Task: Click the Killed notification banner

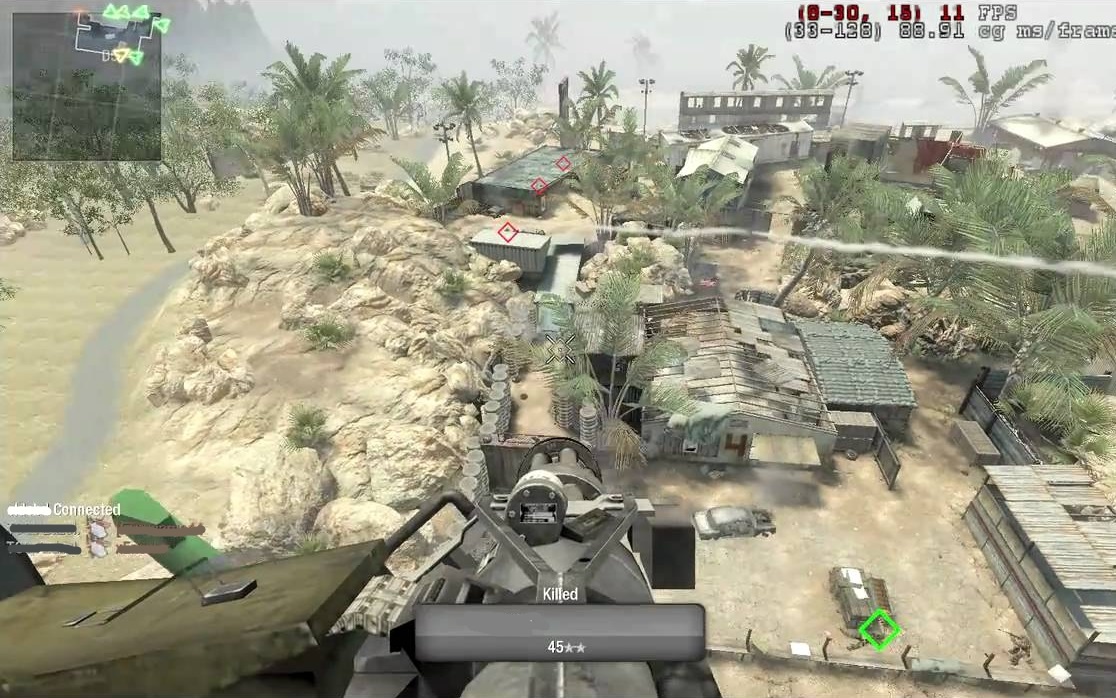Action: coord(560,631)
